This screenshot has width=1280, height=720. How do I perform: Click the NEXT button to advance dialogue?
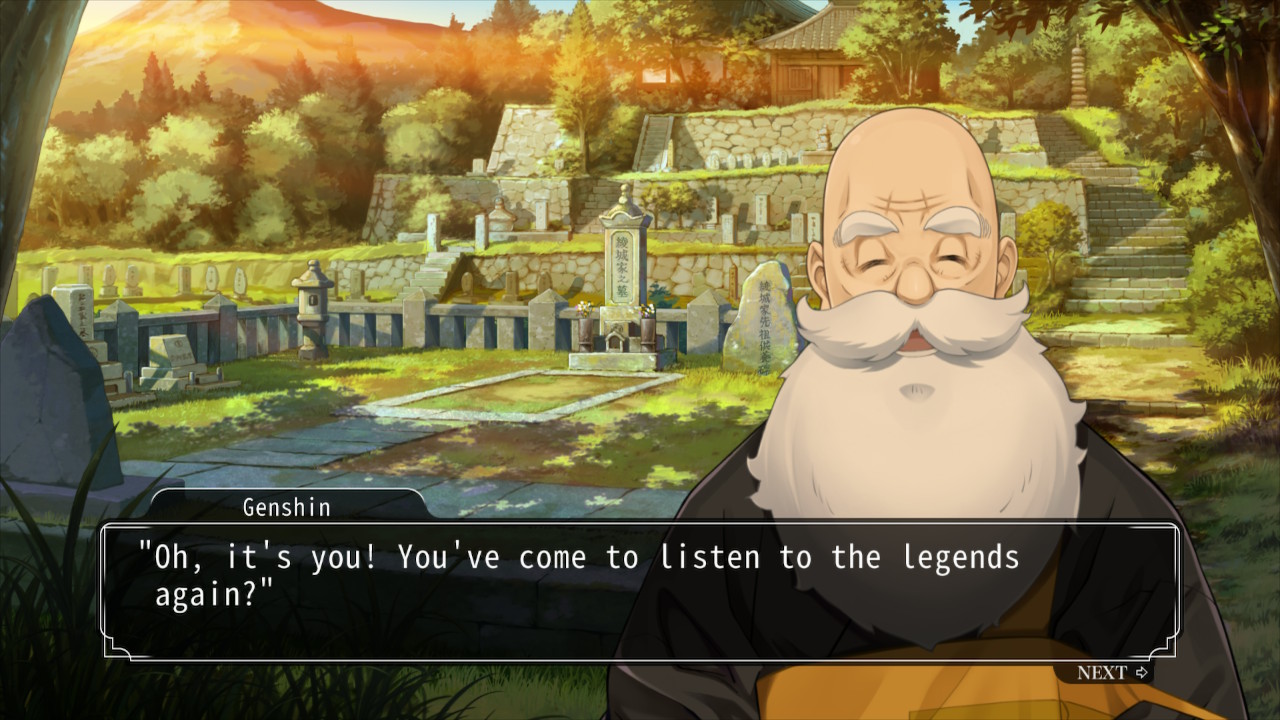(x=1112, y=673)
